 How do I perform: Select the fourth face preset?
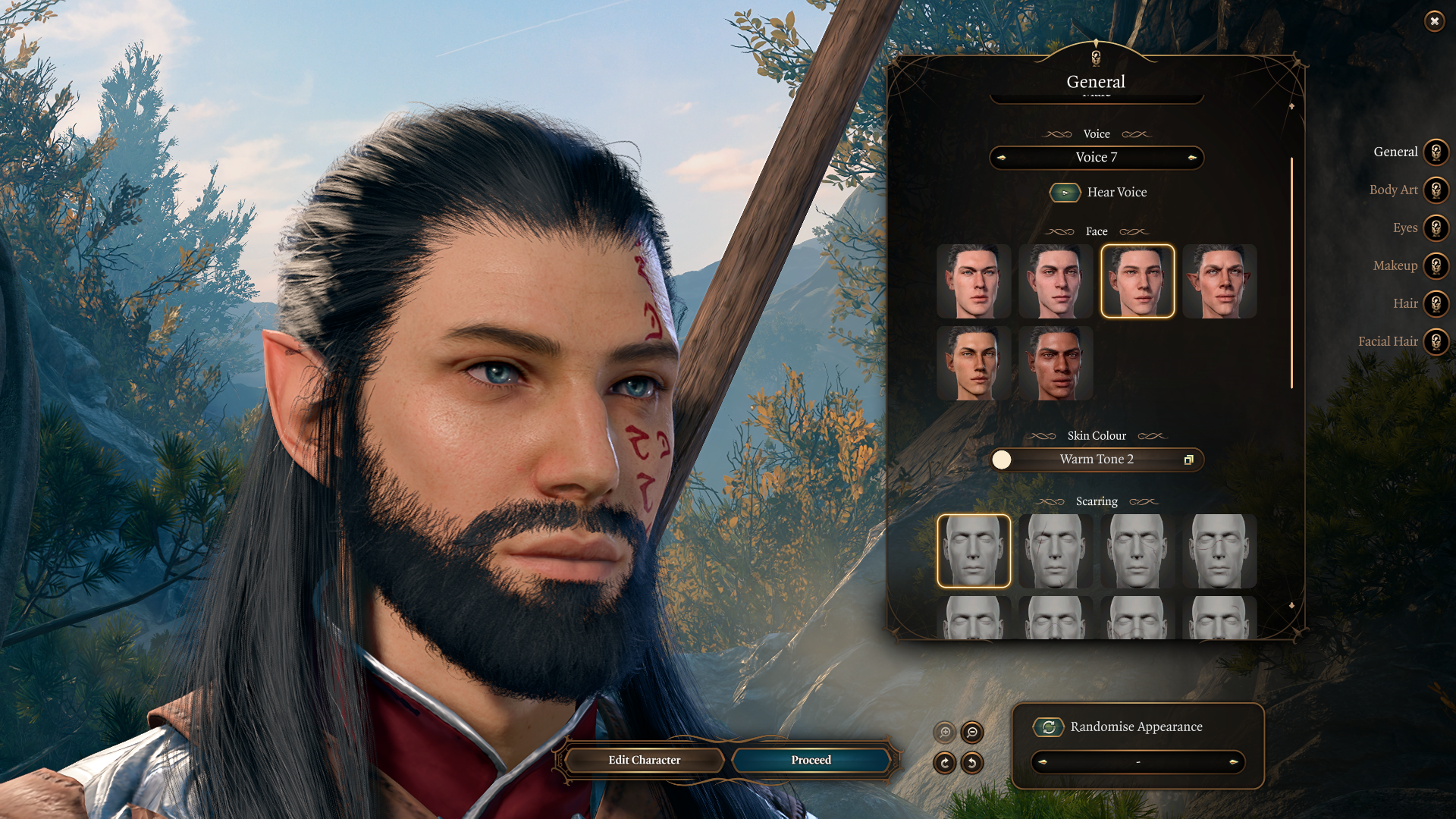1219,281
